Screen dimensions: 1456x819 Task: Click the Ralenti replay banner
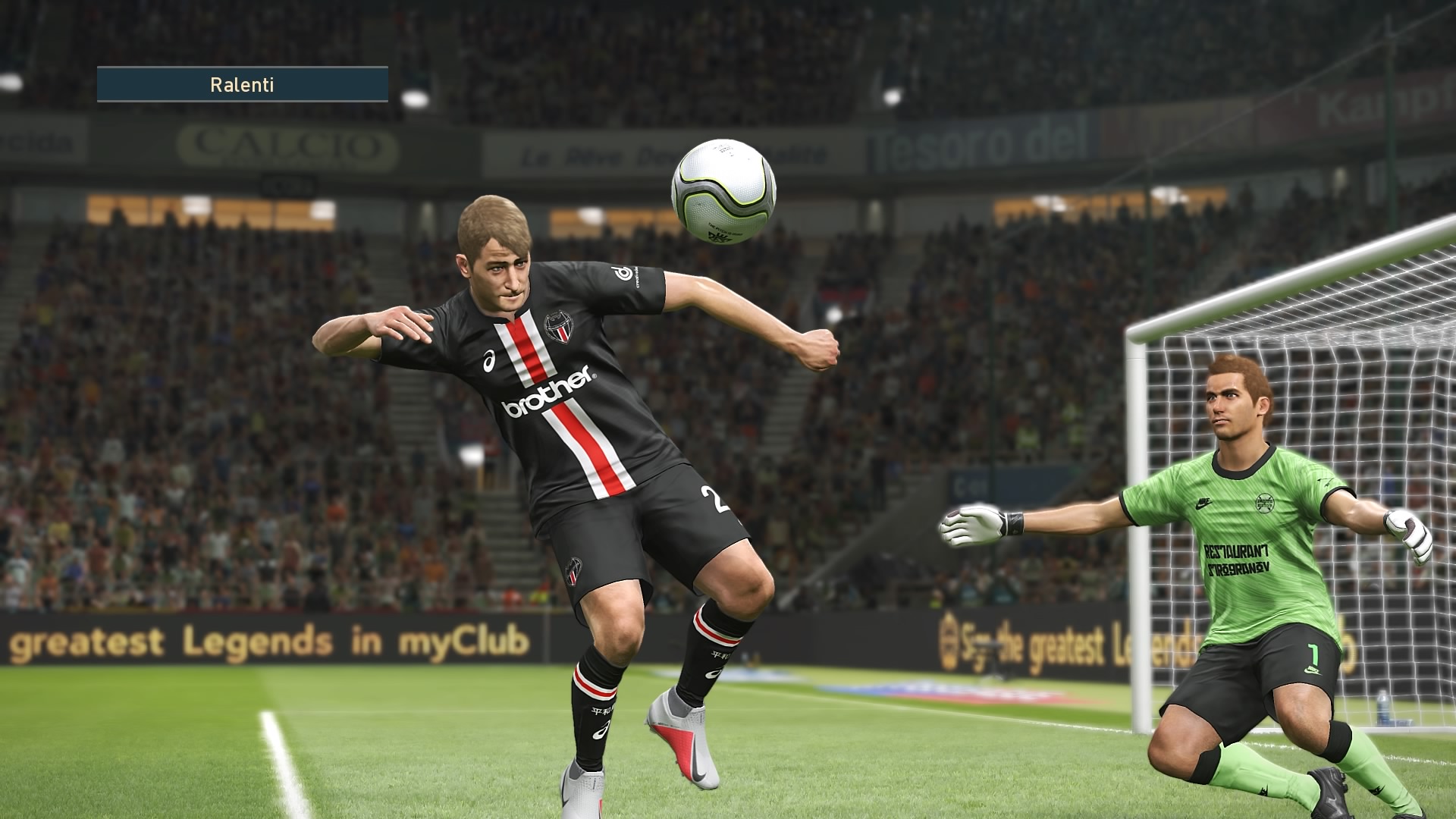coord(243,84)
